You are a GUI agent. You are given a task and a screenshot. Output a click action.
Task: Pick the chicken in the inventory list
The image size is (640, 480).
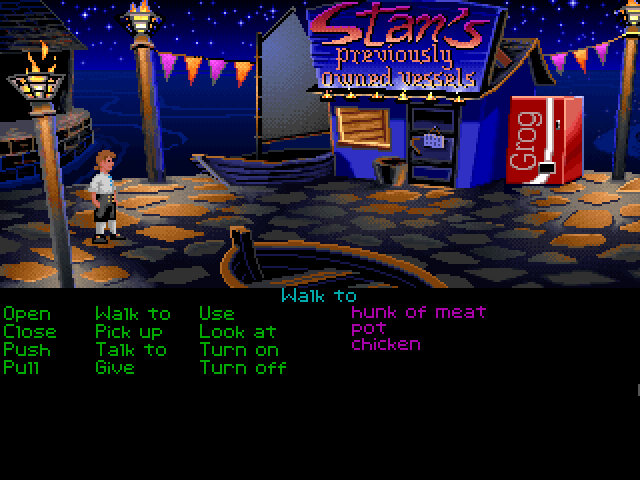[385, 344]
